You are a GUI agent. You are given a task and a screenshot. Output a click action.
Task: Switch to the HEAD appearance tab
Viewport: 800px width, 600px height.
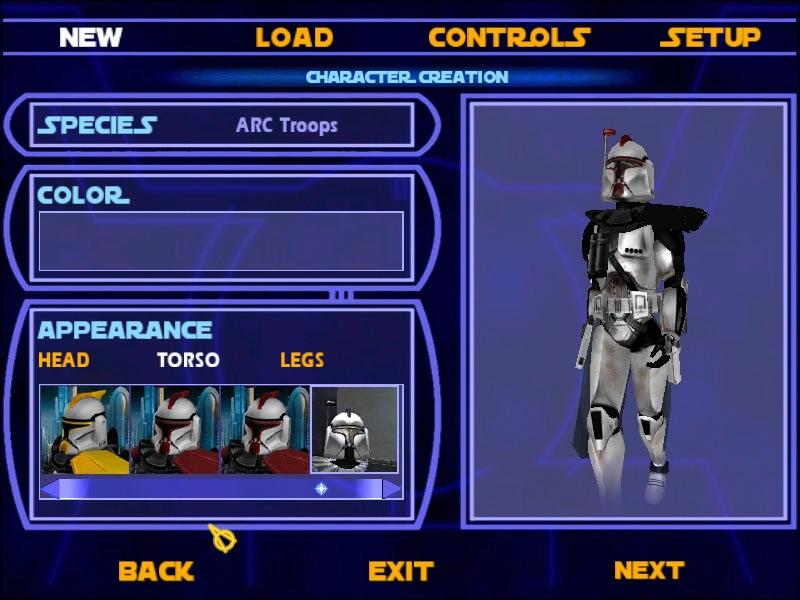tap(64, 360)
